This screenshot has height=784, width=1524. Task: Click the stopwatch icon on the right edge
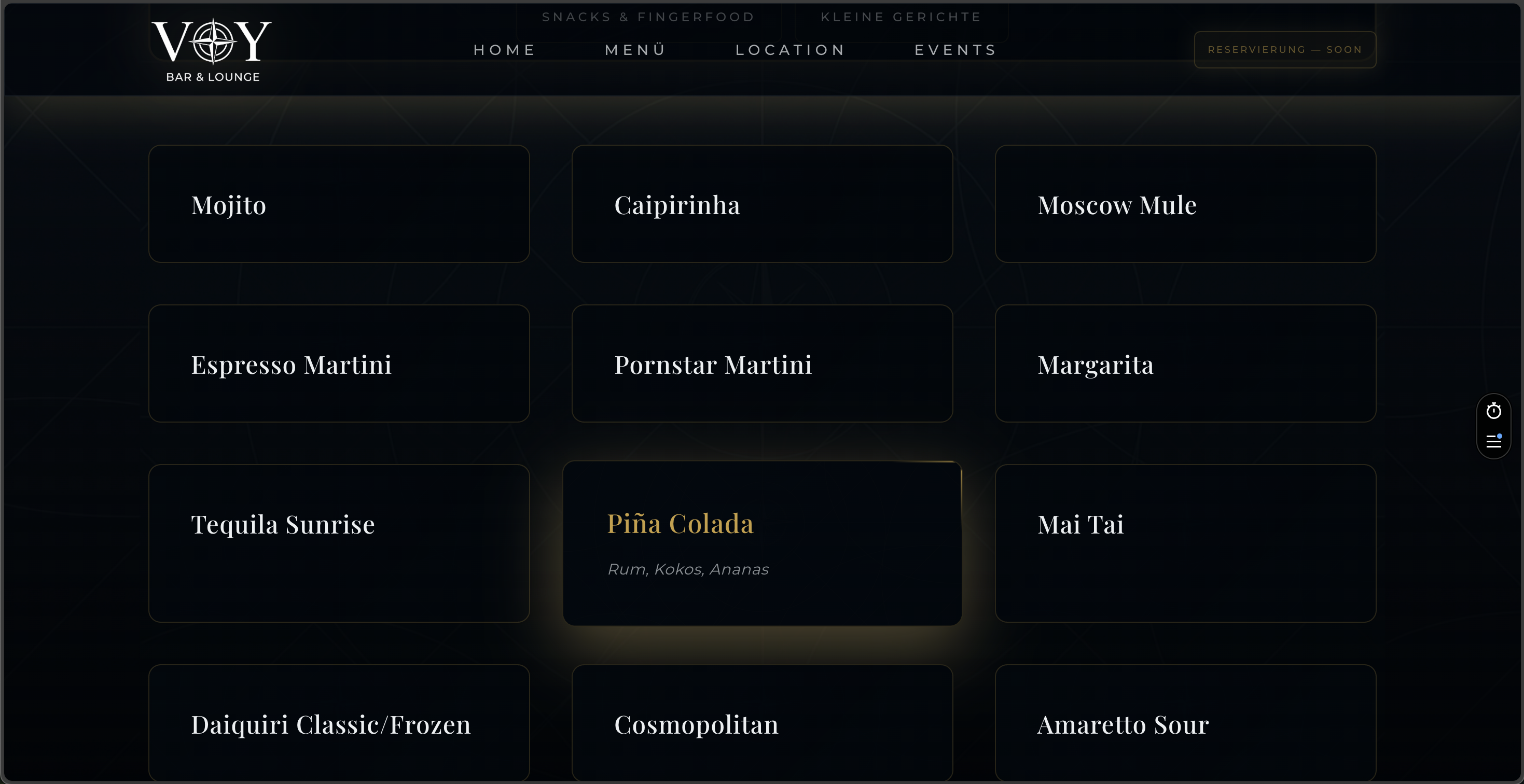coord(1493,411)
